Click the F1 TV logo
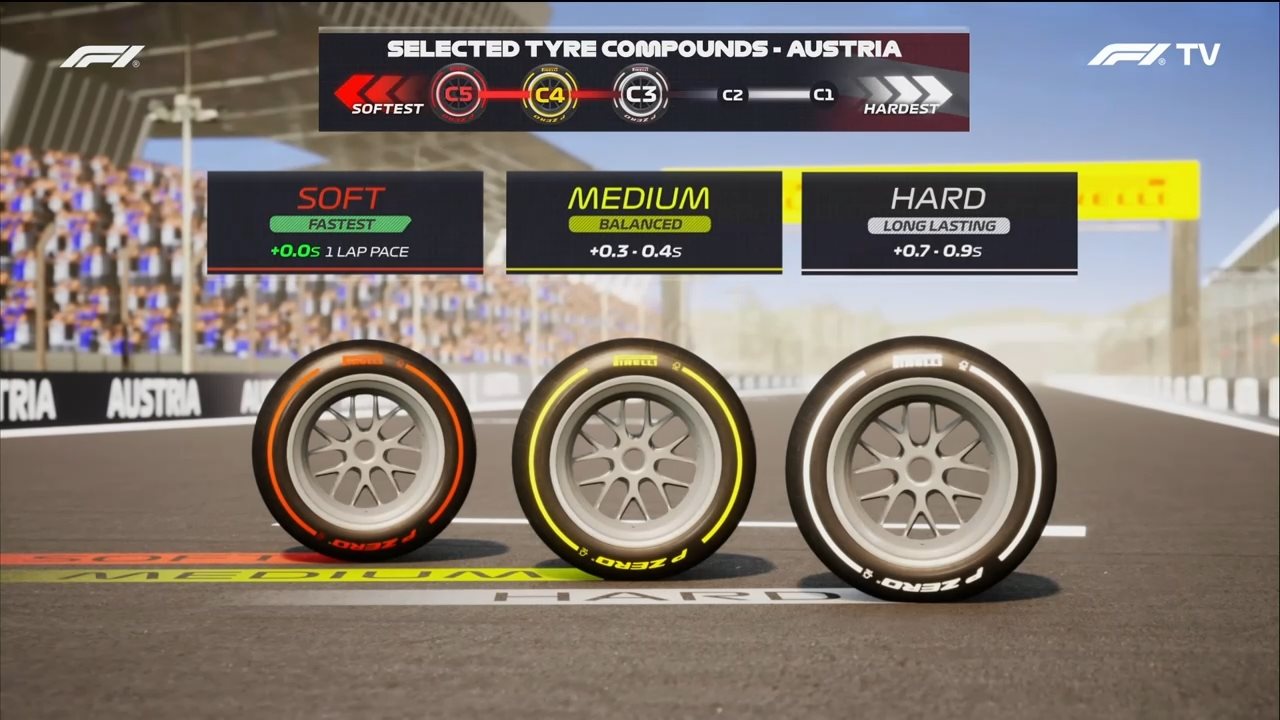Screen dimensions: 1280x720 pyautogui.click(x=1153, y=54)
